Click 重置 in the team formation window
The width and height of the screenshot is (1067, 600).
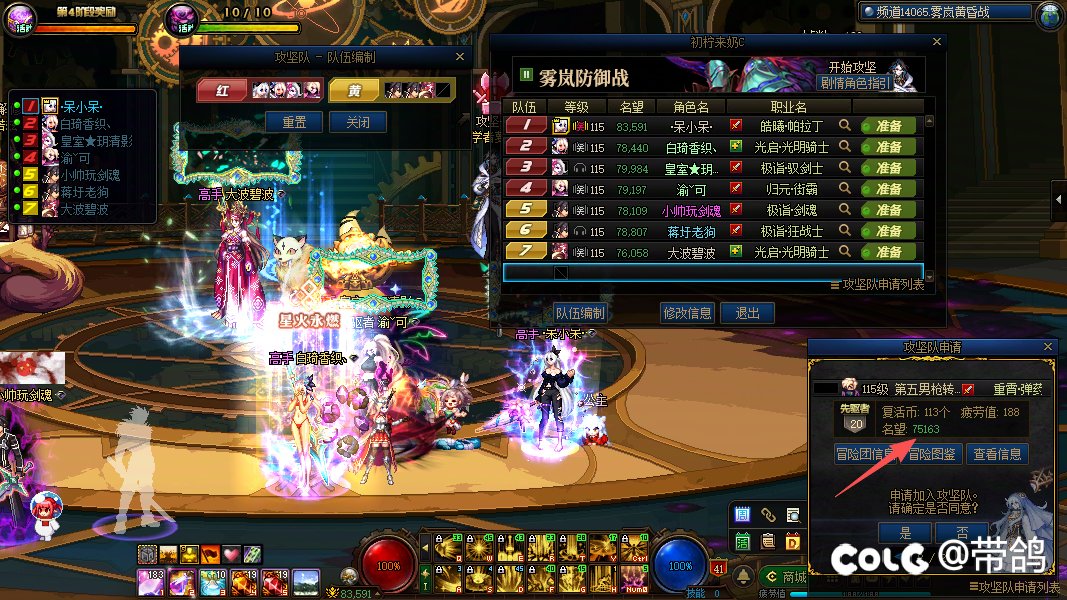click(x=294, y=122)
